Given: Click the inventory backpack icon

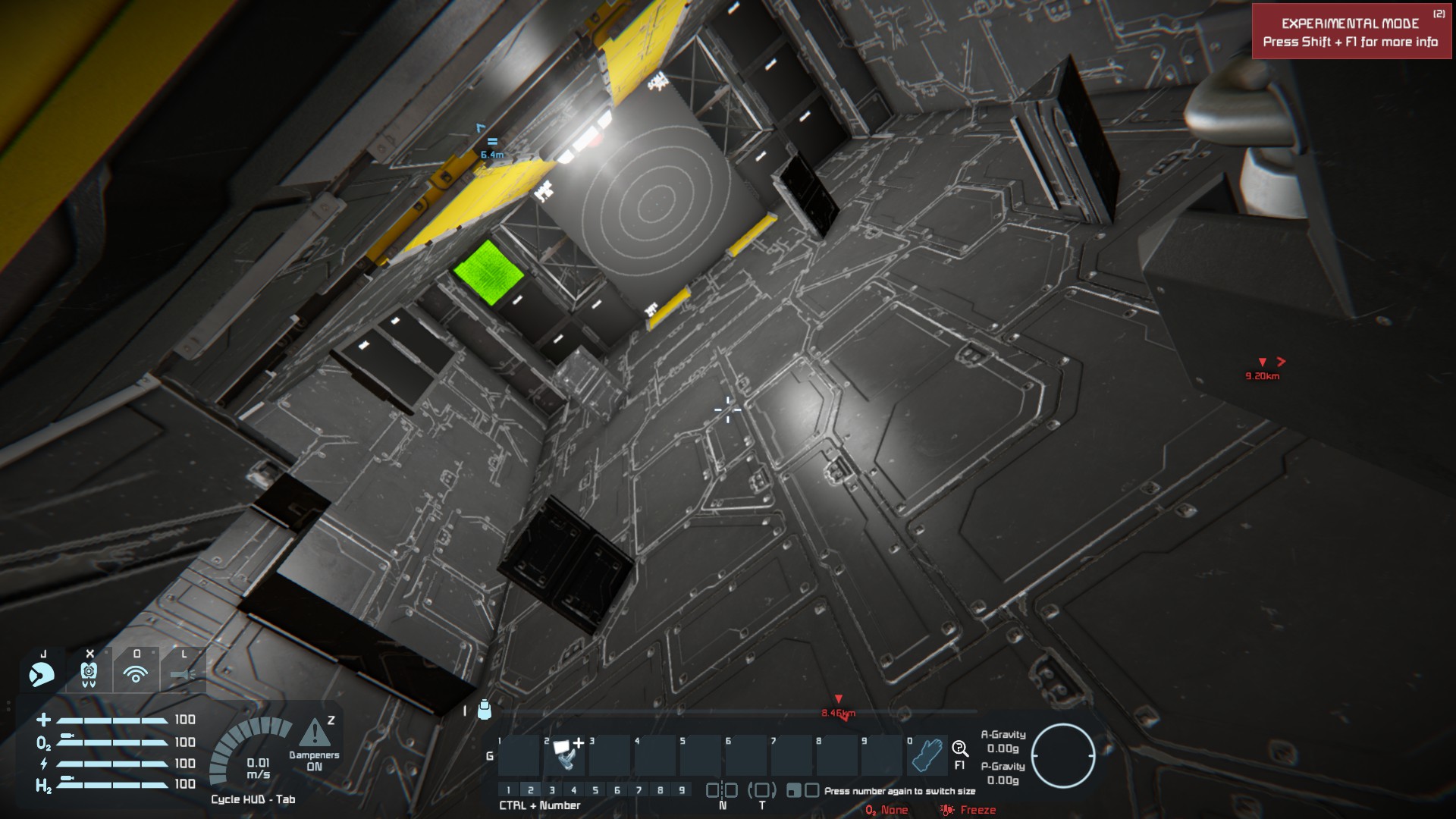Looking at the screenshot, I should coord(485,710).
